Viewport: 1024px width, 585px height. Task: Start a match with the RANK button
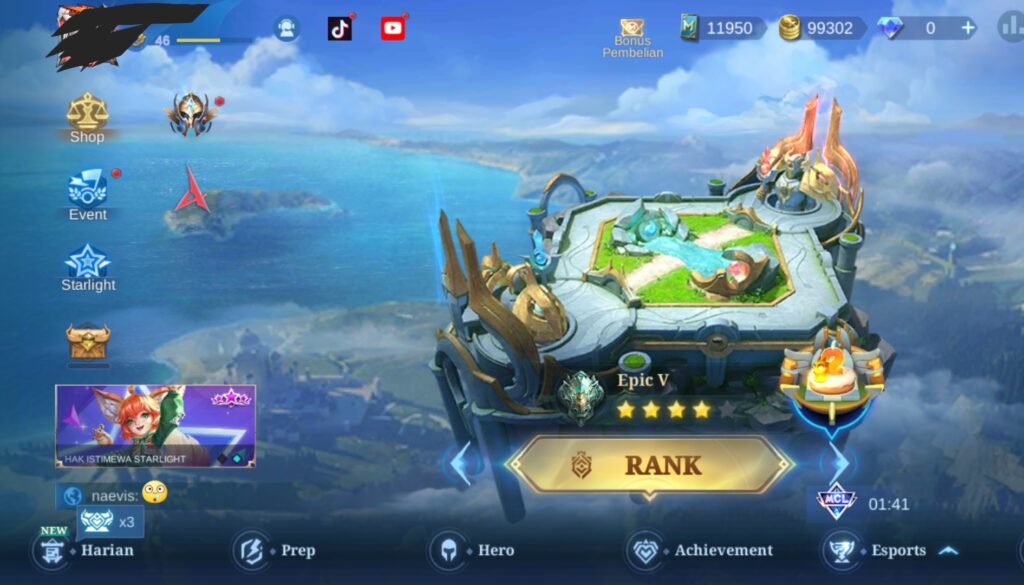tap(650, 465)
